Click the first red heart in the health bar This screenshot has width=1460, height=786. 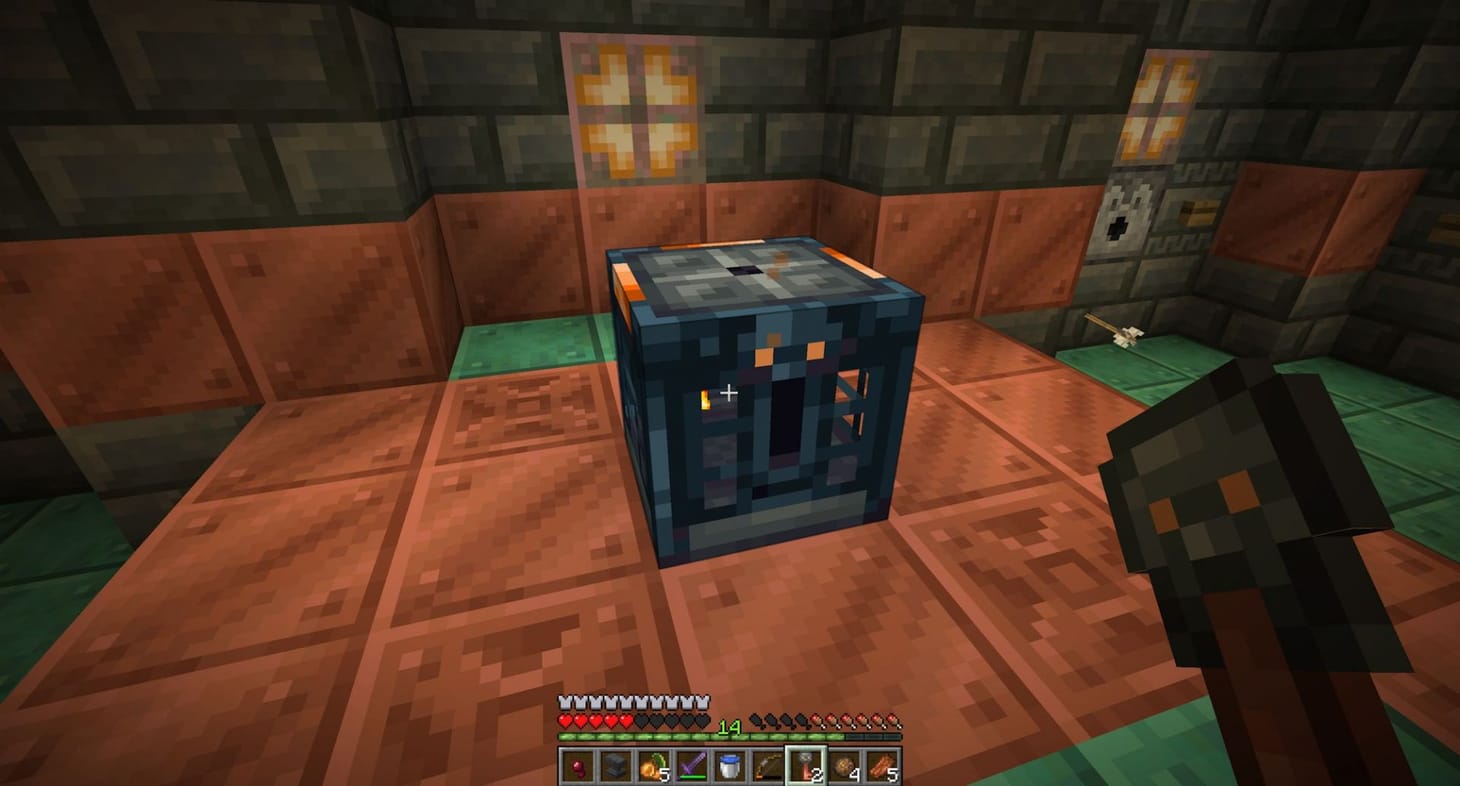[x=564, y=721]
